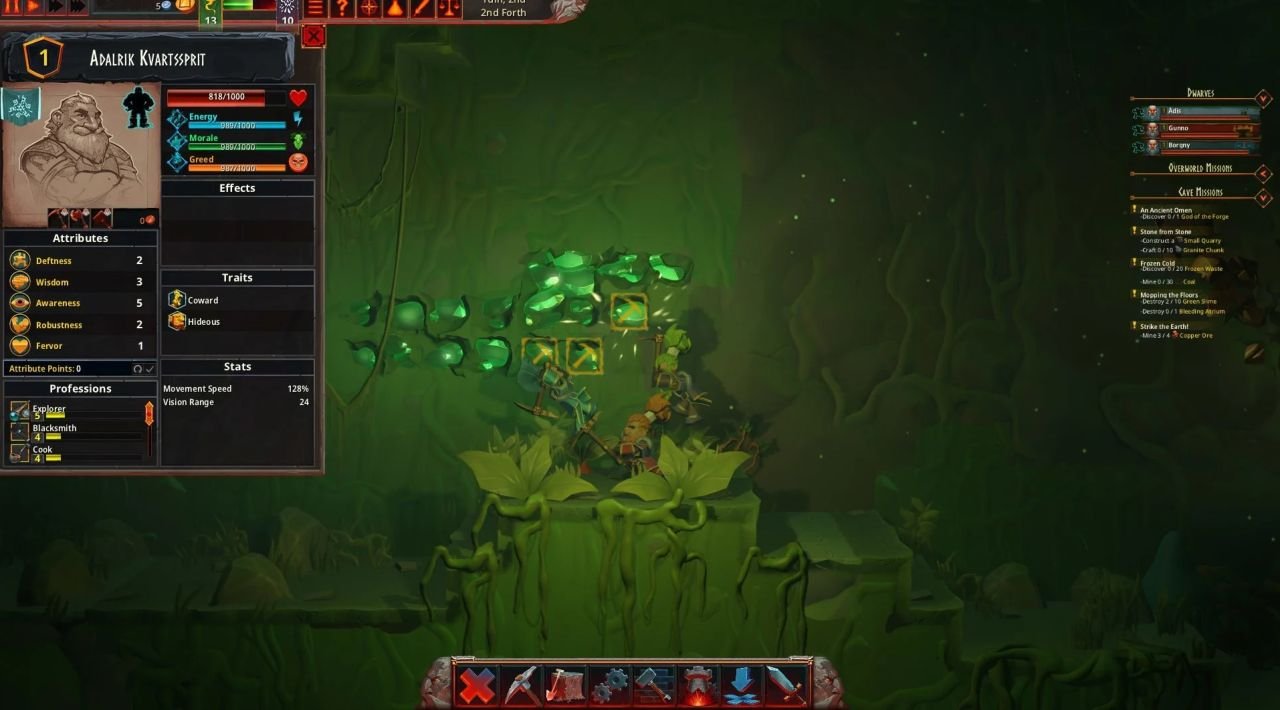
Task: Collapse the Dwarves list section
Action: [x=1263, y=98]
